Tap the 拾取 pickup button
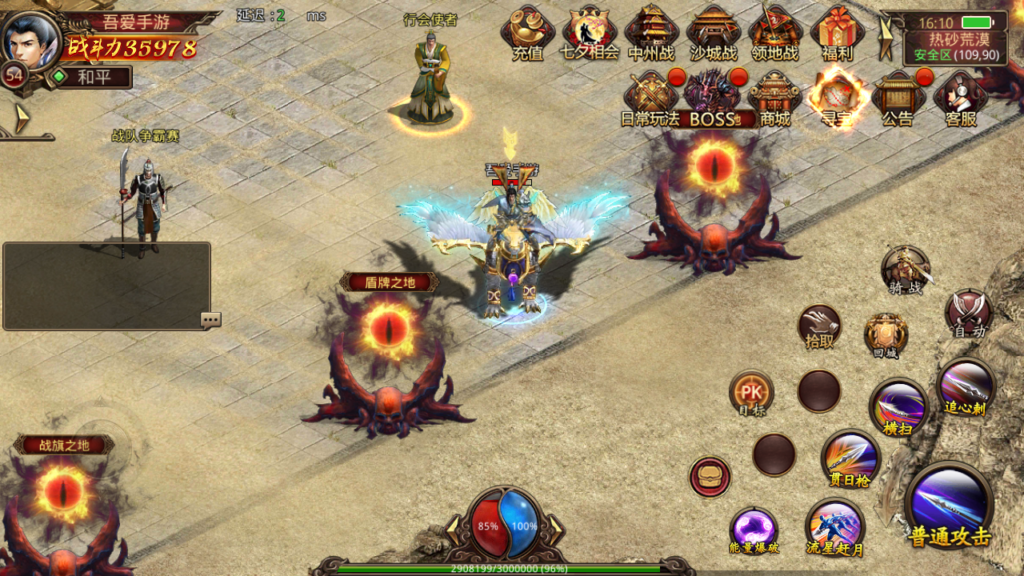This screenshot has height=576, width=1024. (x=819, y=327)
